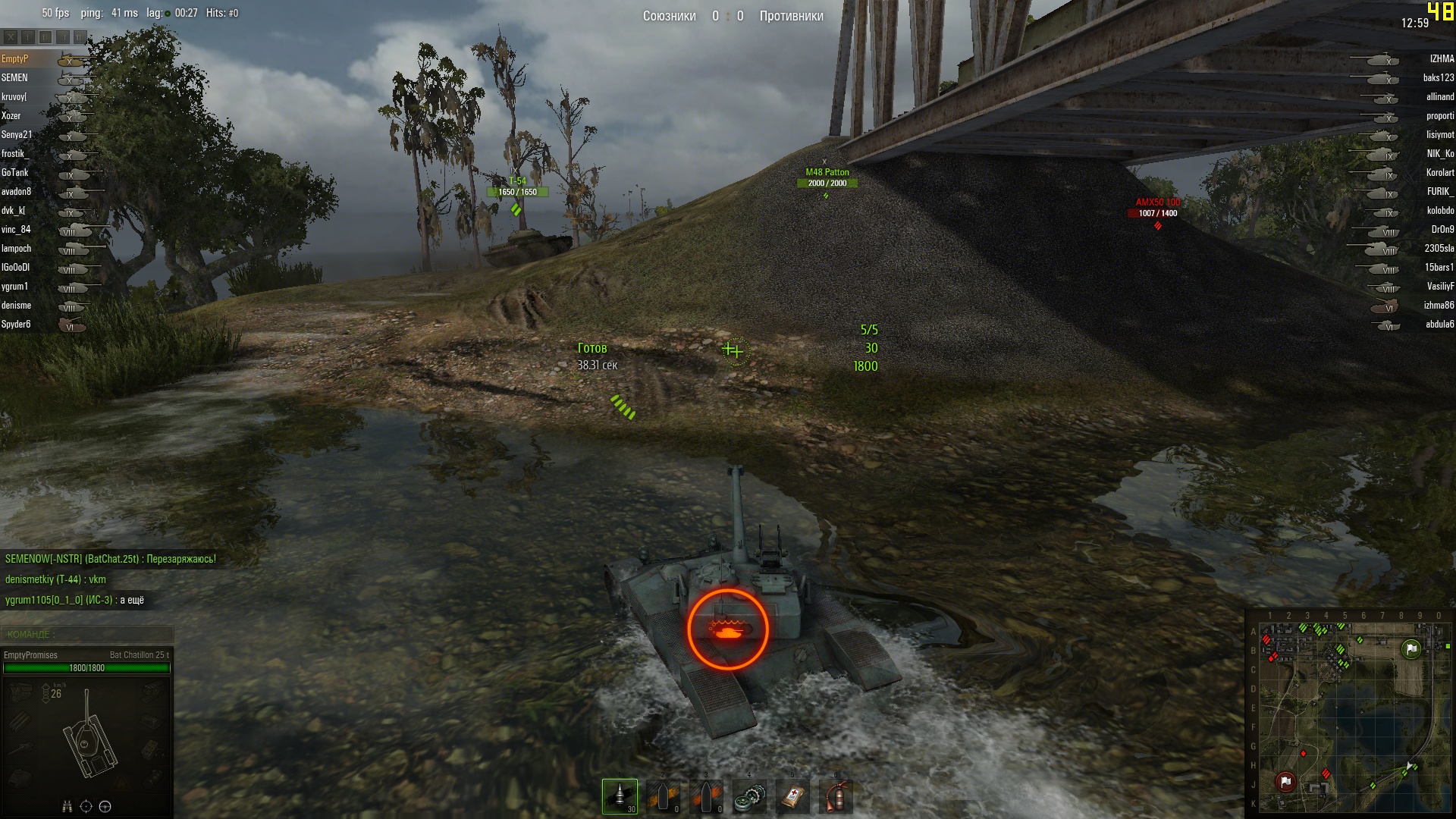Select player EmptyP in the allied team list
Screen dimensions: 1456x819
click(15, 59)
